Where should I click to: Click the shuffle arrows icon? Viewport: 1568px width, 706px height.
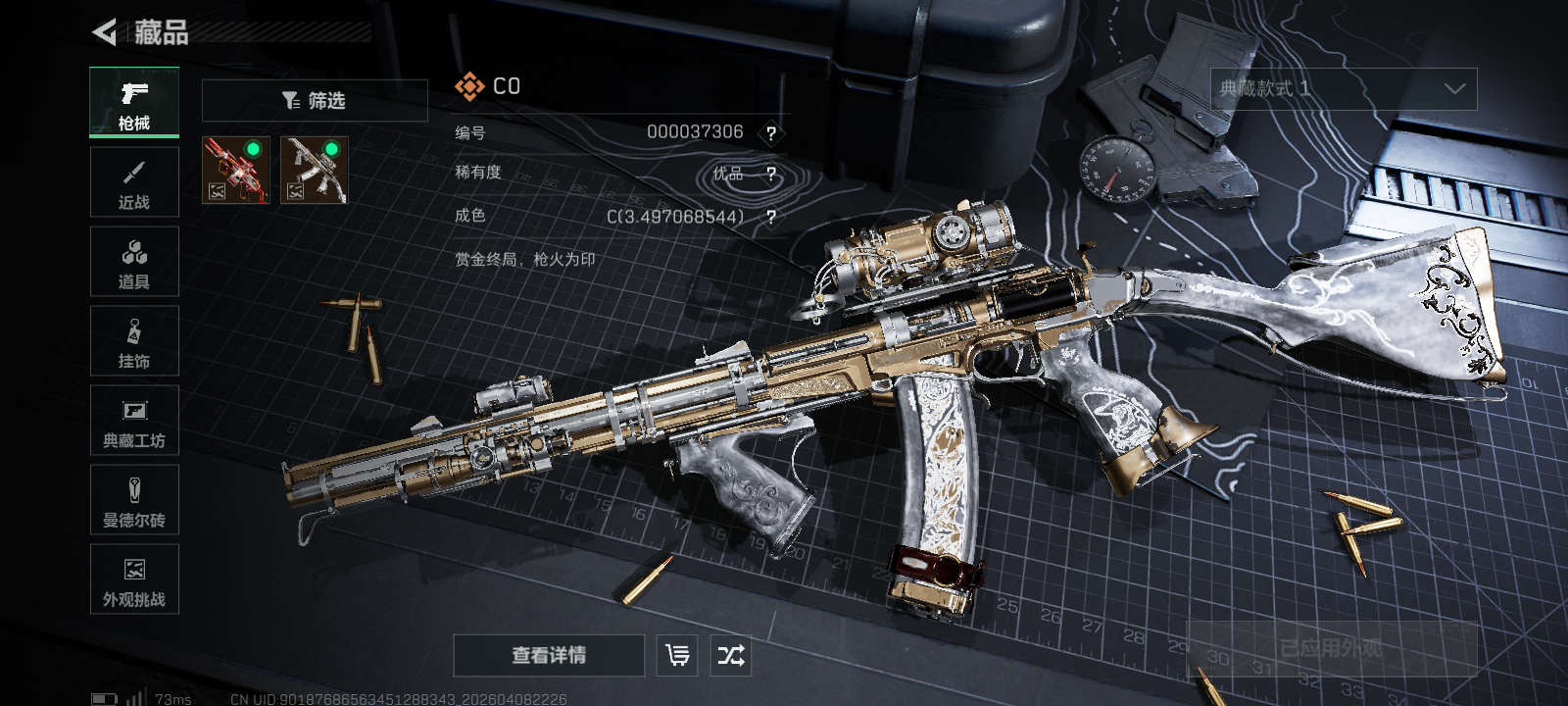pos(731,655)
